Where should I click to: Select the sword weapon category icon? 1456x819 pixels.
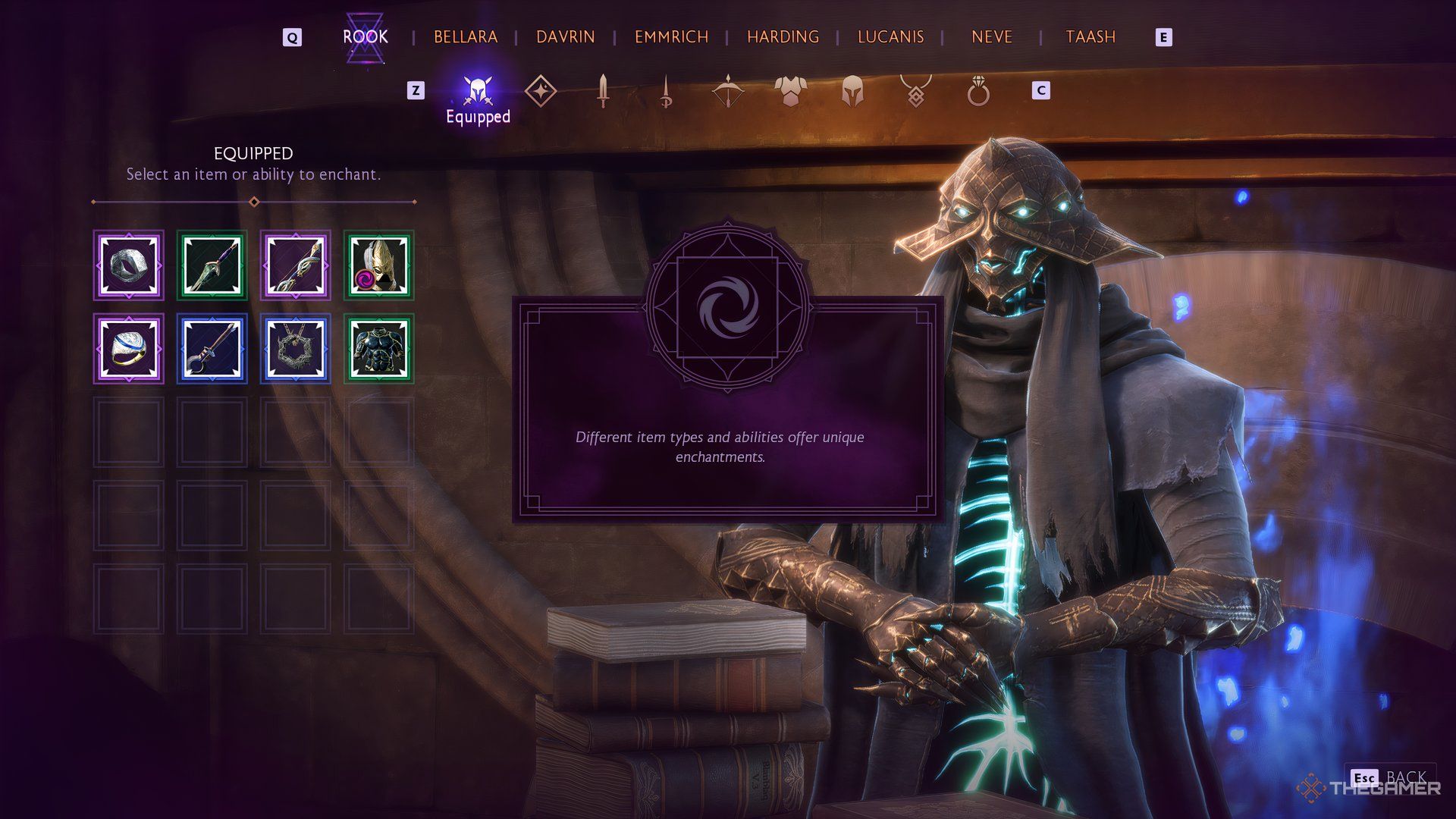pyautogui.click(x=601, y=91)
